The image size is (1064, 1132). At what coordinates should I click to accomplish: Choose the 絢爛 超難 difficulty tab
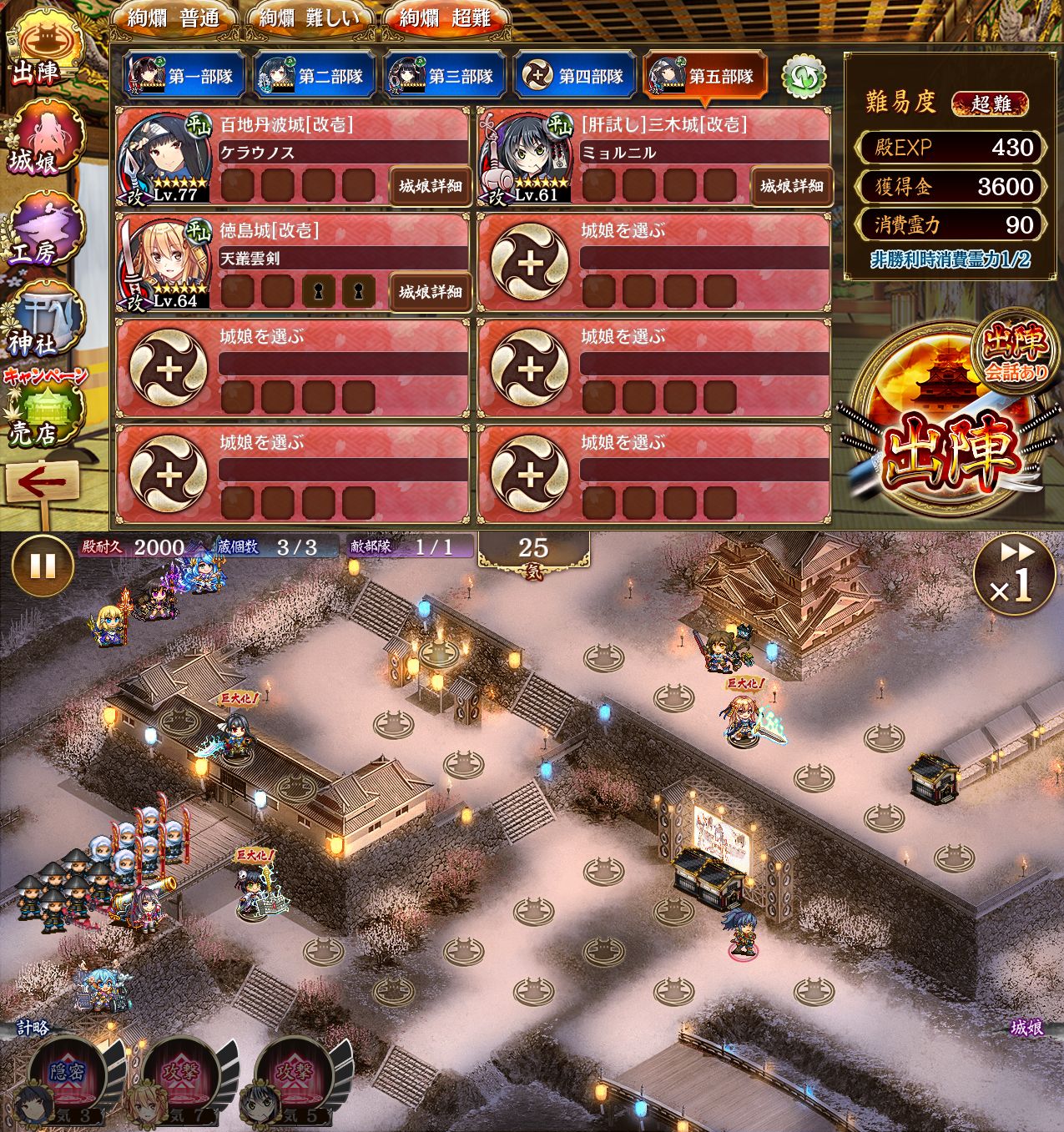tap(446, 18)
